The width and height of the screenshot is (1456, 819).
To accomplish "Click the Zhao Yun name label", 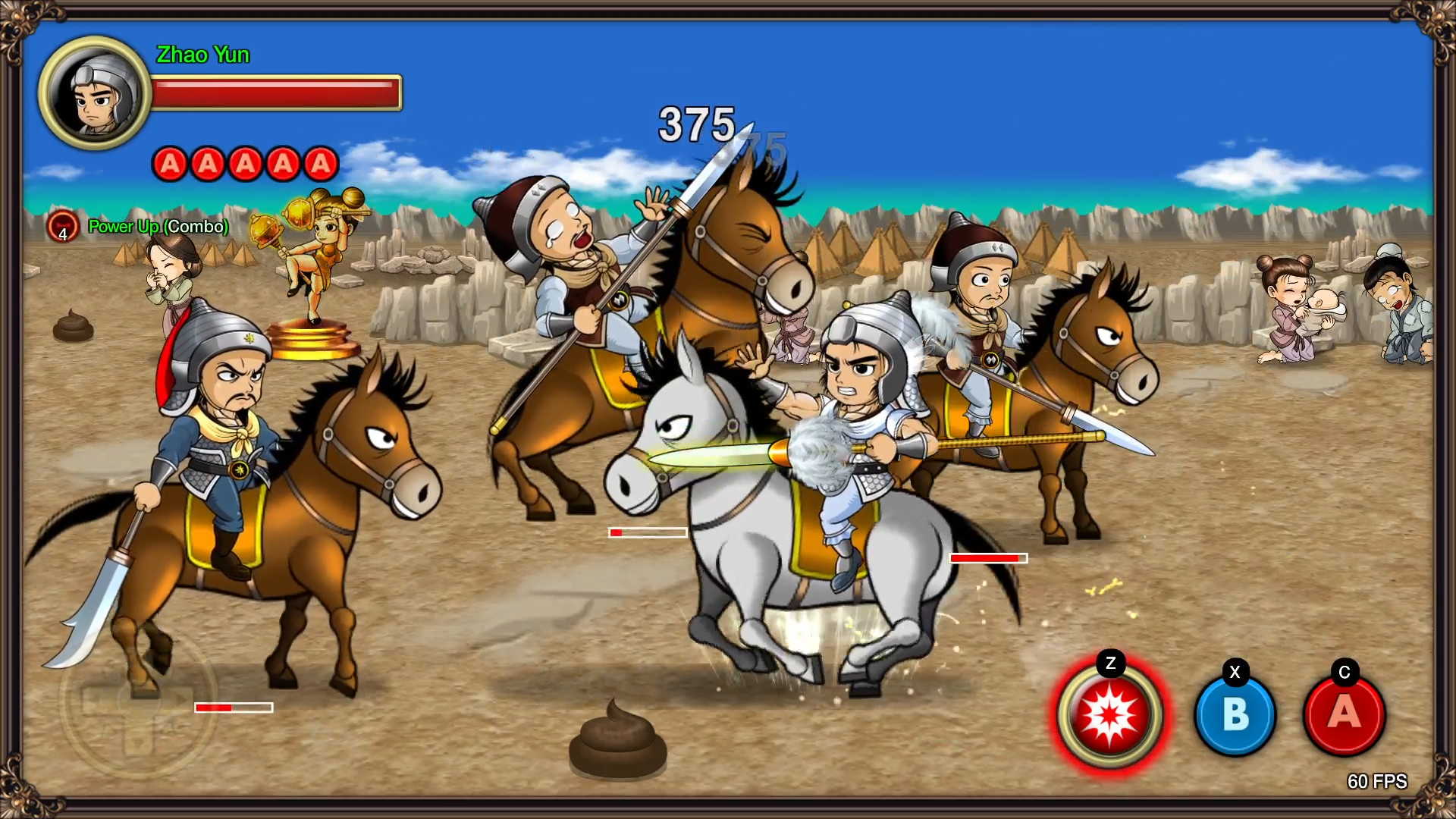I will (202, 55).
